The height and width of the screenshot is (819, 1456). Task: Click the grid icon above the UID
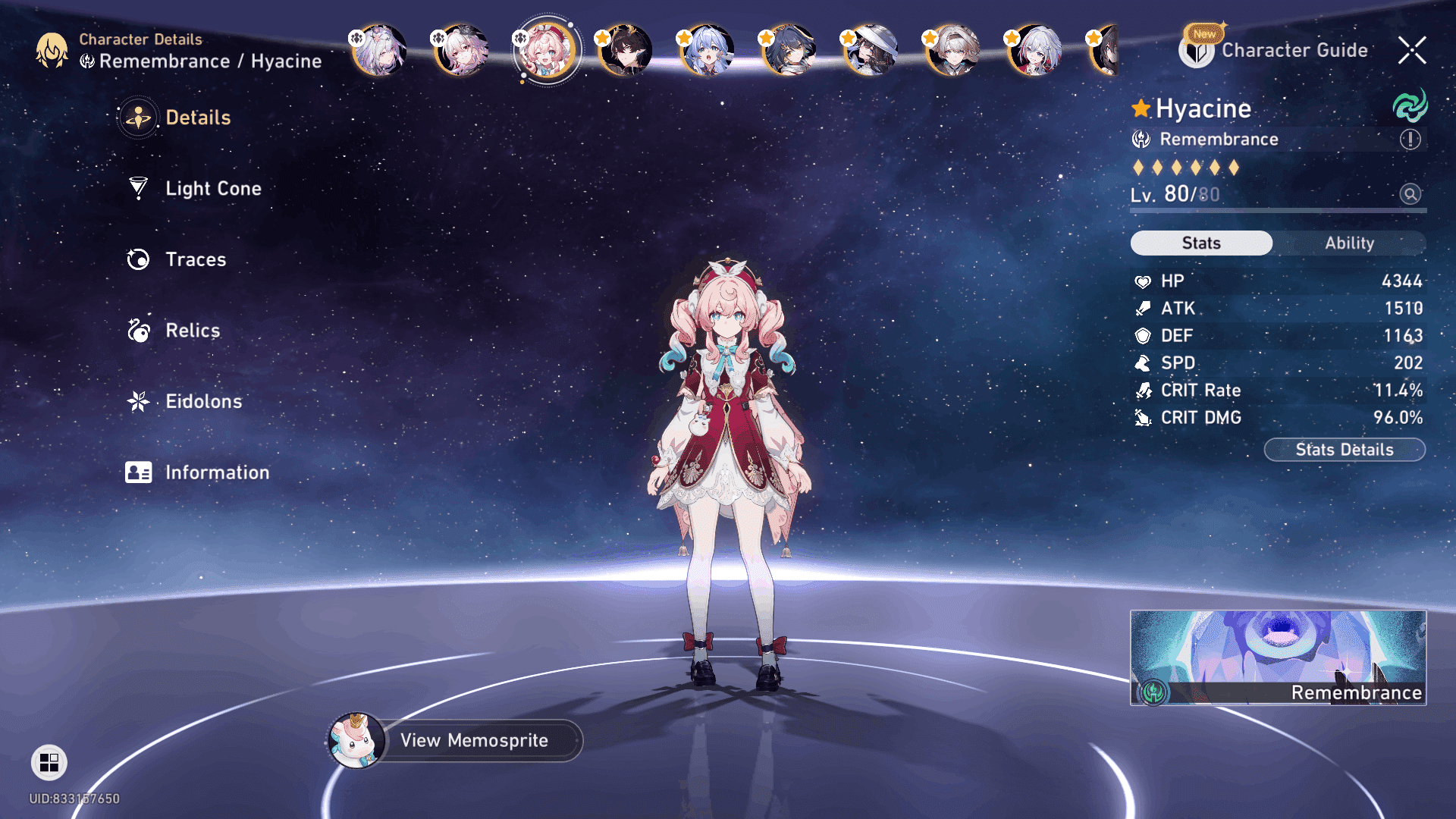click(x=49, y=762)
